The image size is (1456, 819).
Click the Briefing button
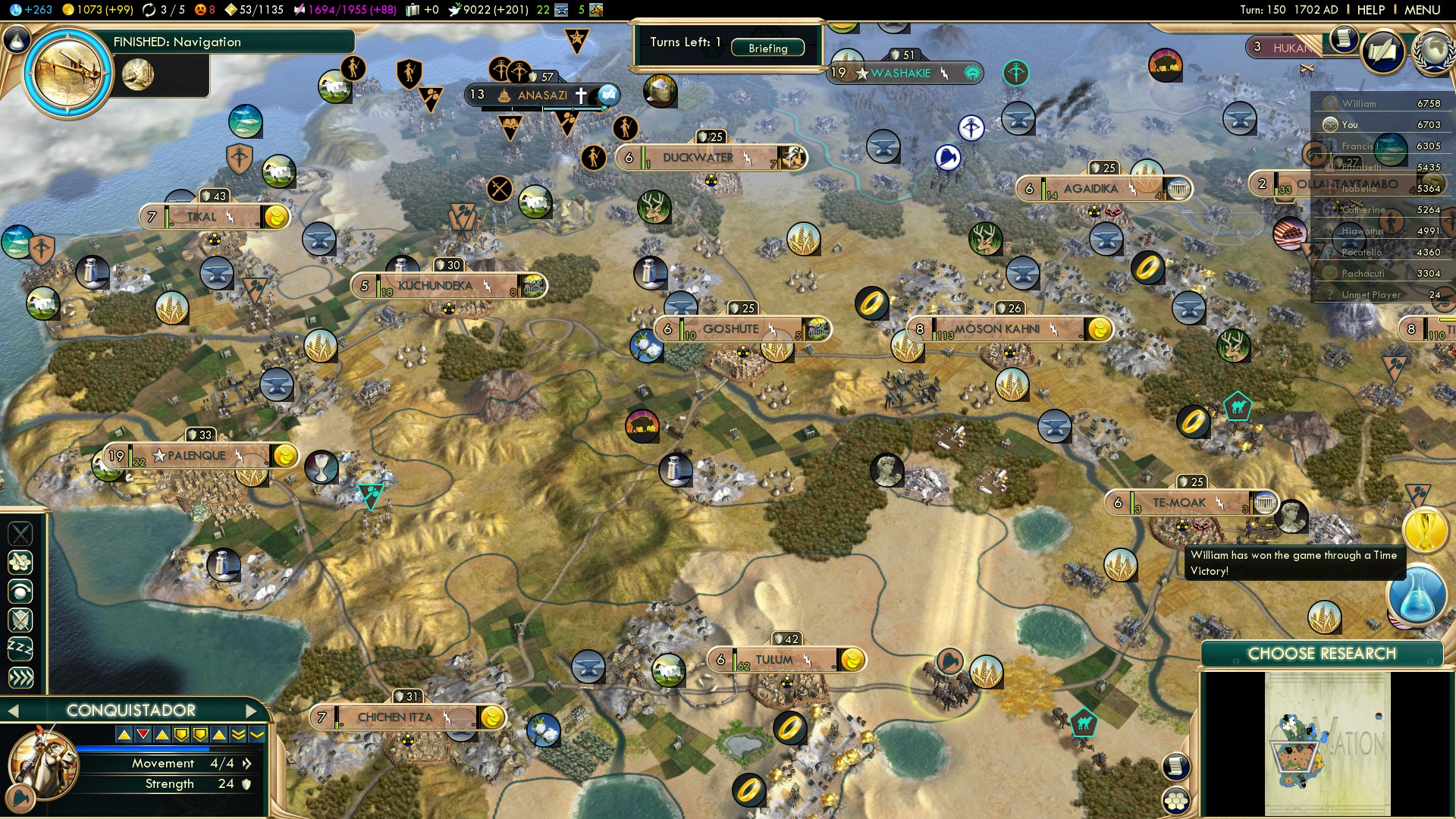click(767, 49)
